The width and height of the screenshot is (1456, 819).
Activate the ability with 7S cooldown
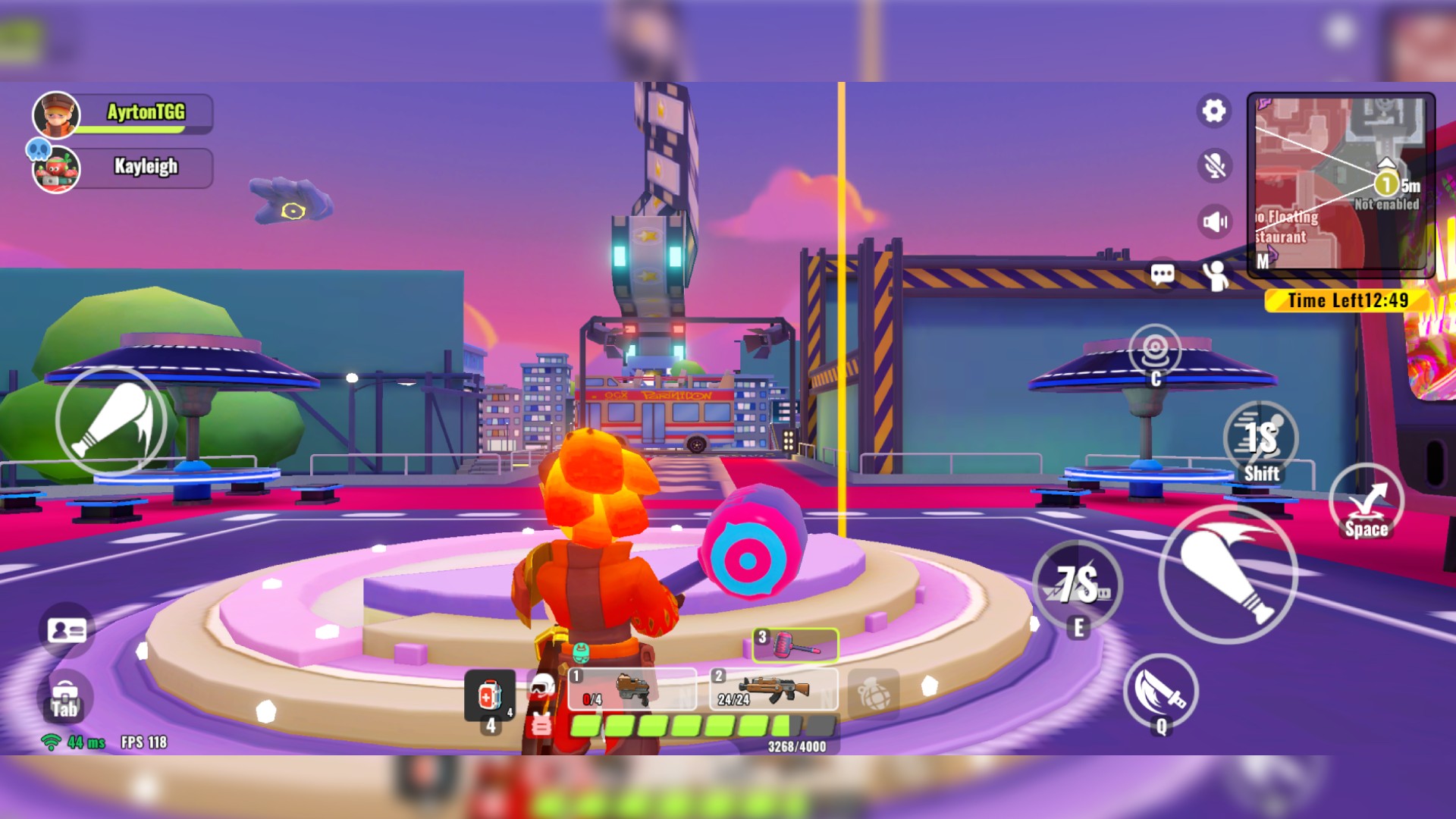coord(1078,585)
